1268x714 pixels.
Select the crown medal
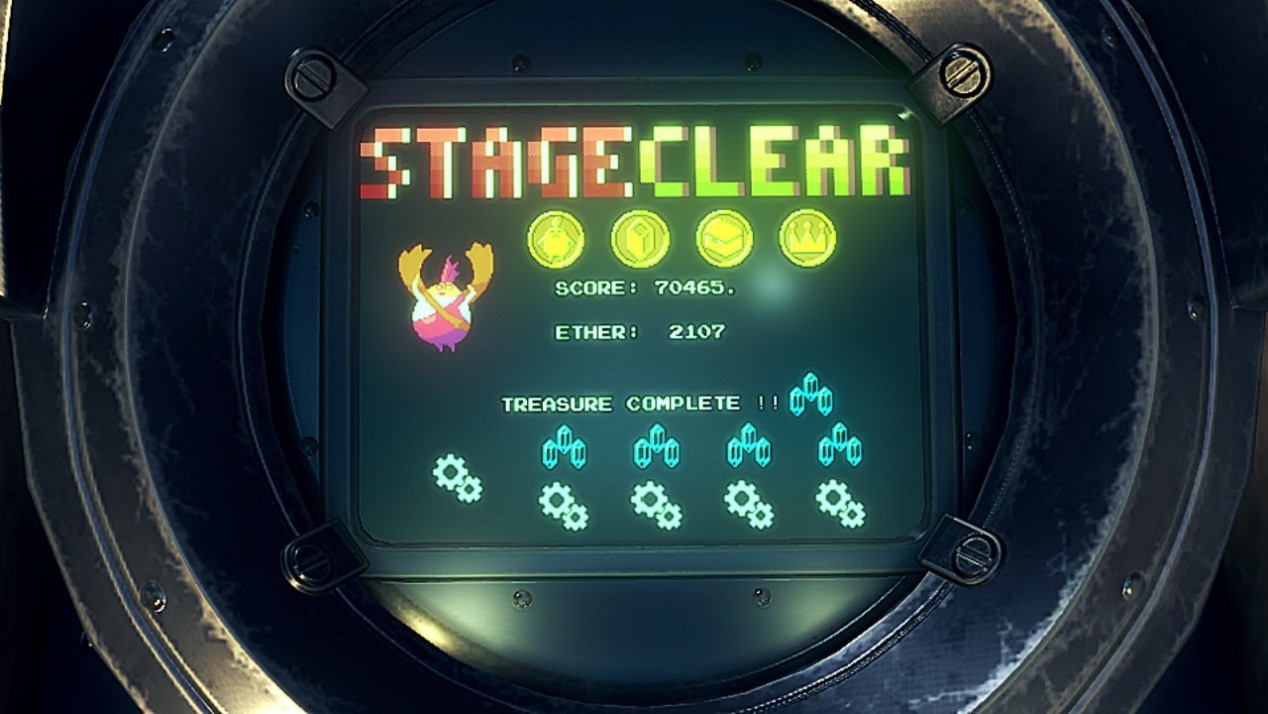[x=807, y=238]
